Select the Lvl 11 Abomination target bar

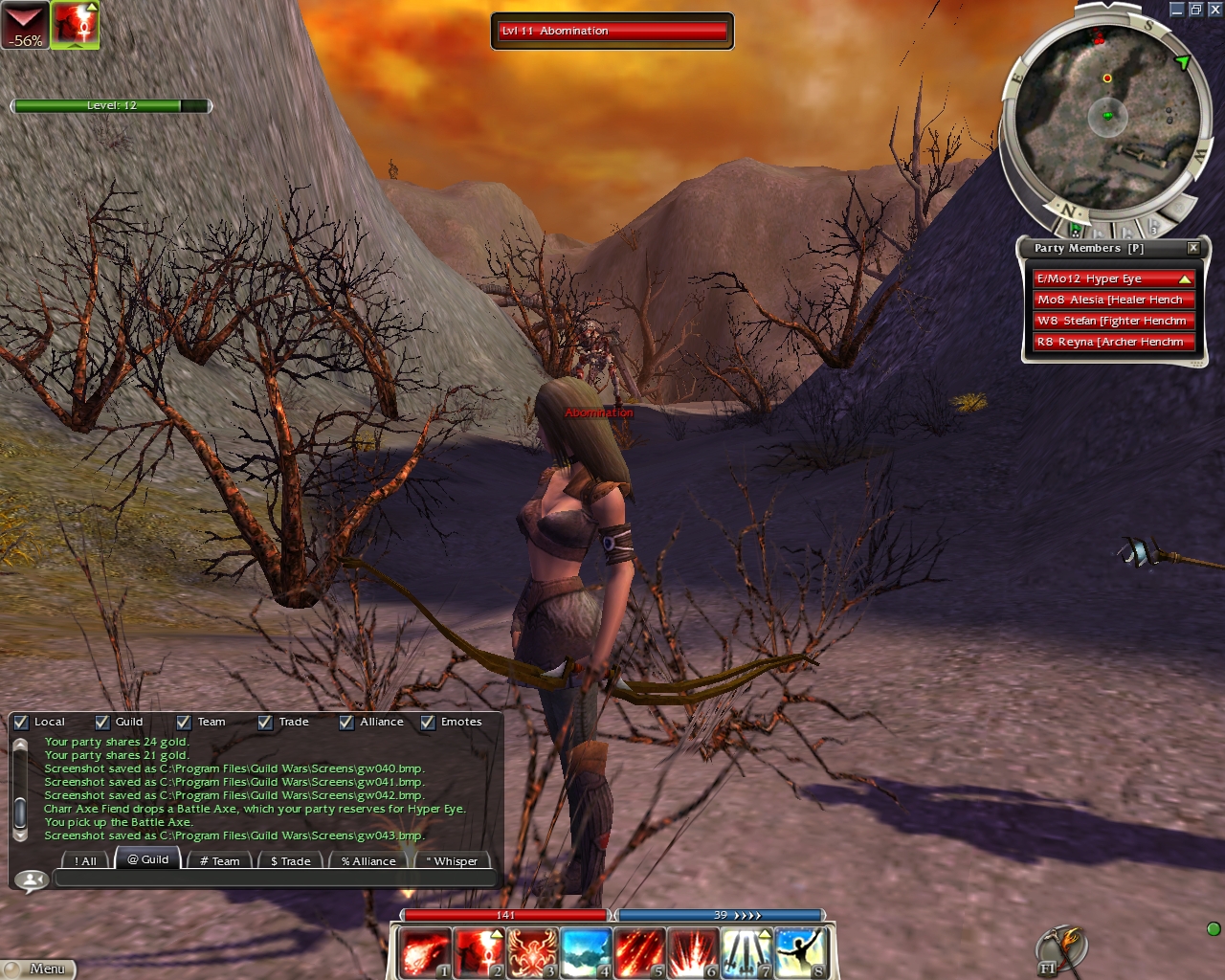[x=612, y=31]
